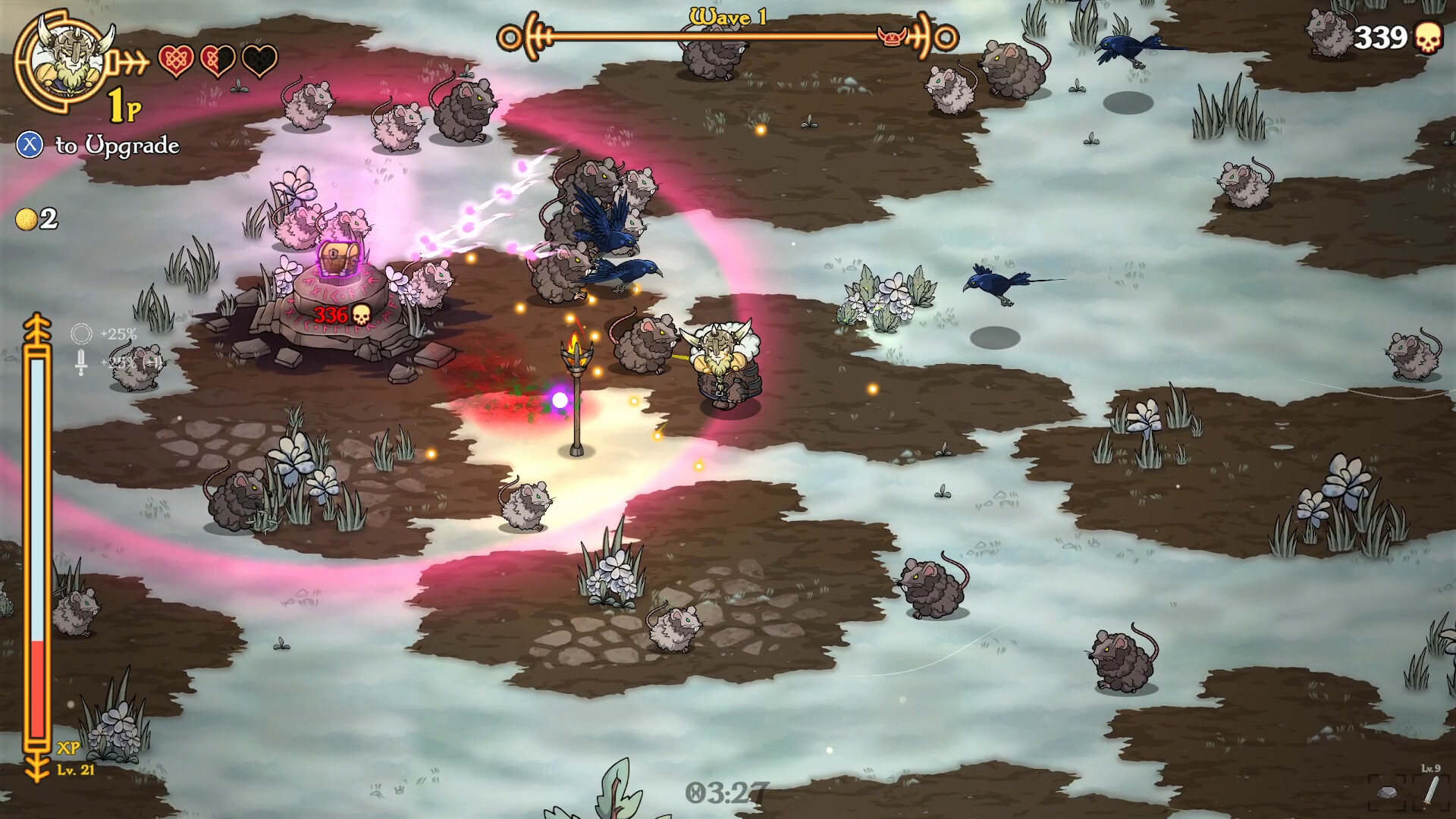Toggle the half-depleted middle heart
The height and width of the screenshot is (819, 1456).
coord(218,59)
